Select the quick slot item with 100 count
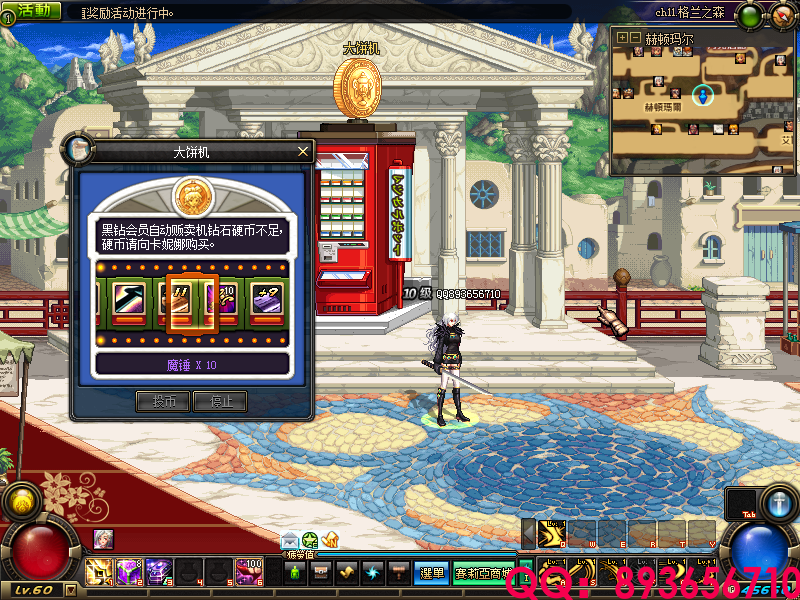The width and height of the screenshot is (800, 600). point(249,572)
